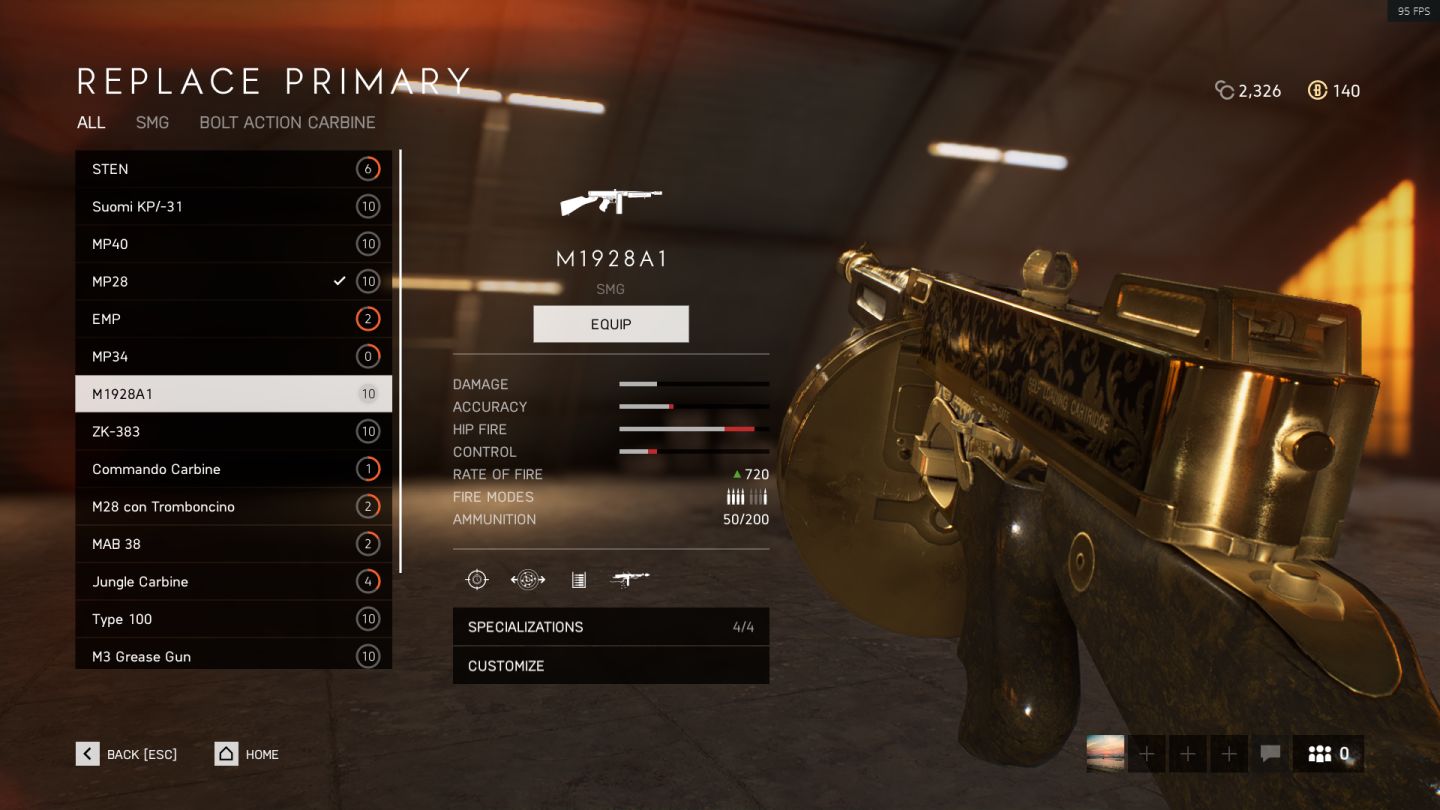This screenshot has width=1440, height=810.
Task: Select the EMP weapon row
Action: (x=233, y=319)
